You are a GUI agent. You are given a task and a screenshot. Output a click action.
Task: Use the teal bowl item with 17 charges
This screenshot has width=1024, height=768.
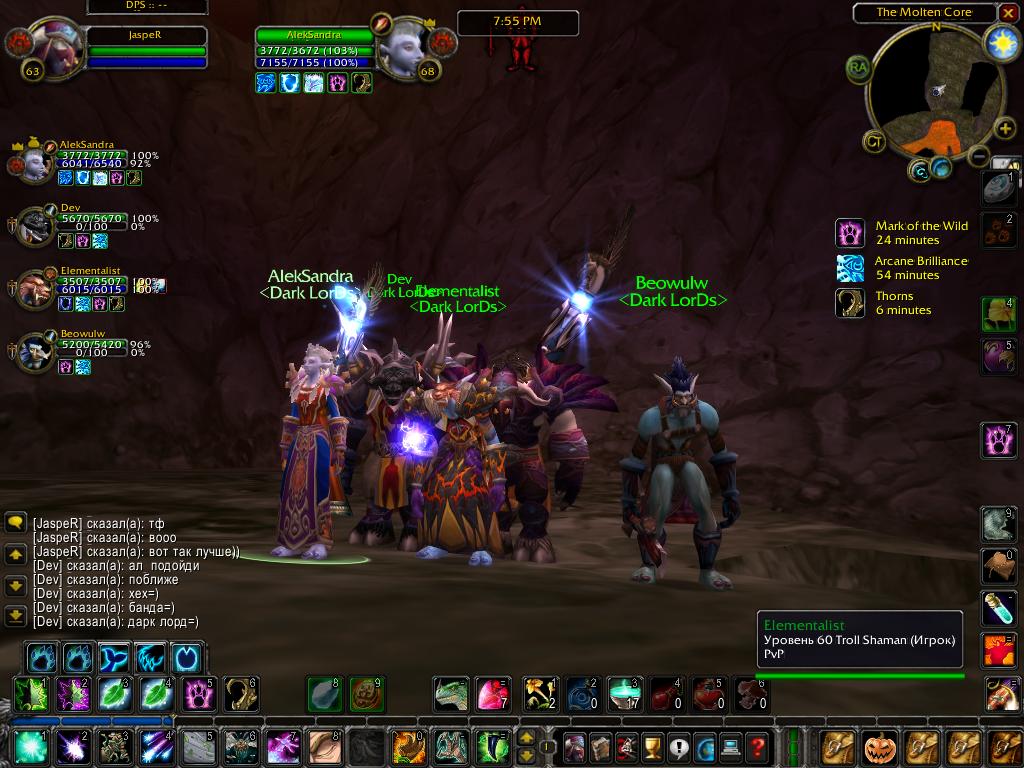click(624, 693)
